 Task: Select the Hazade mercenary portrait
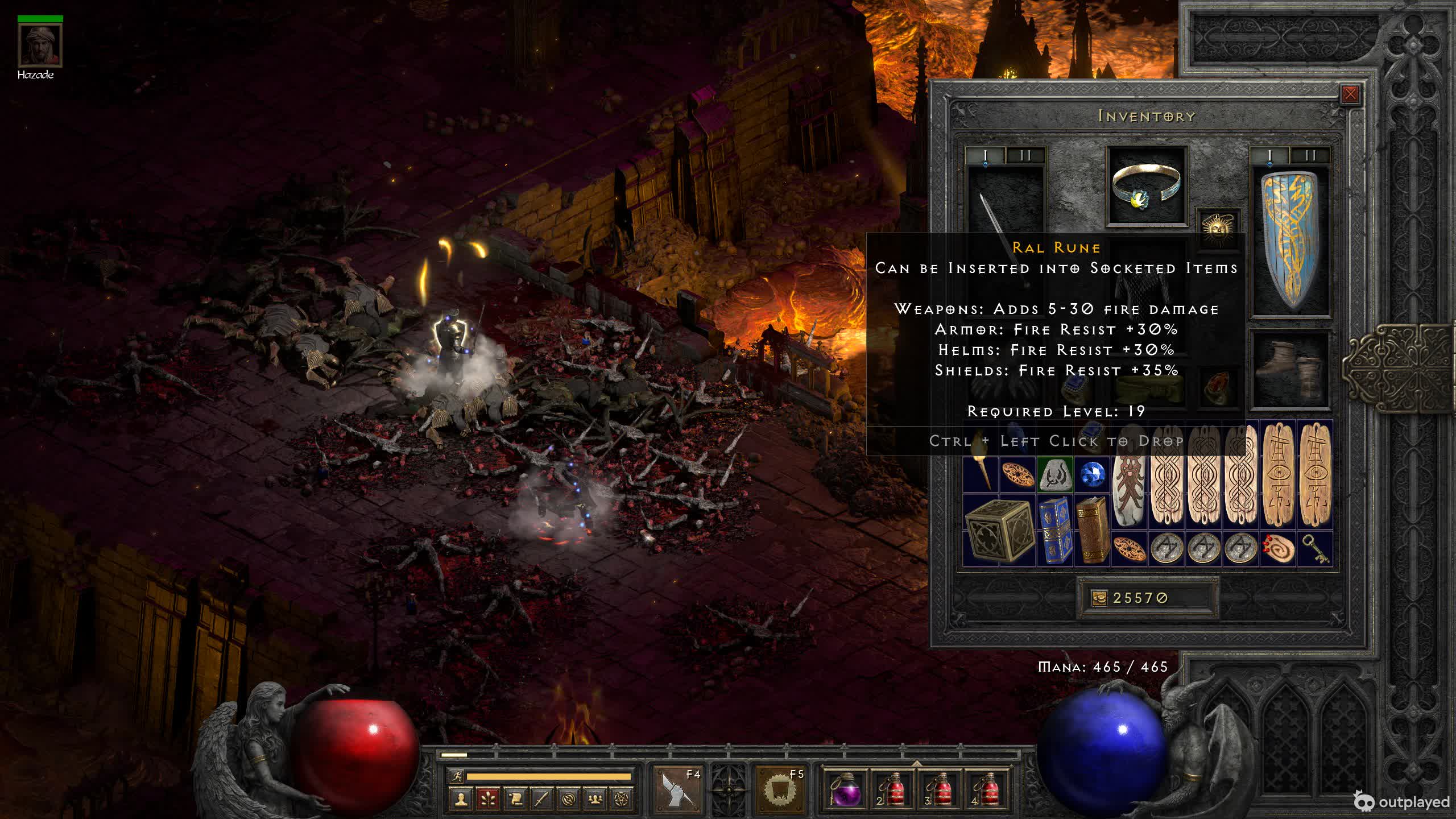coord(40,45)
